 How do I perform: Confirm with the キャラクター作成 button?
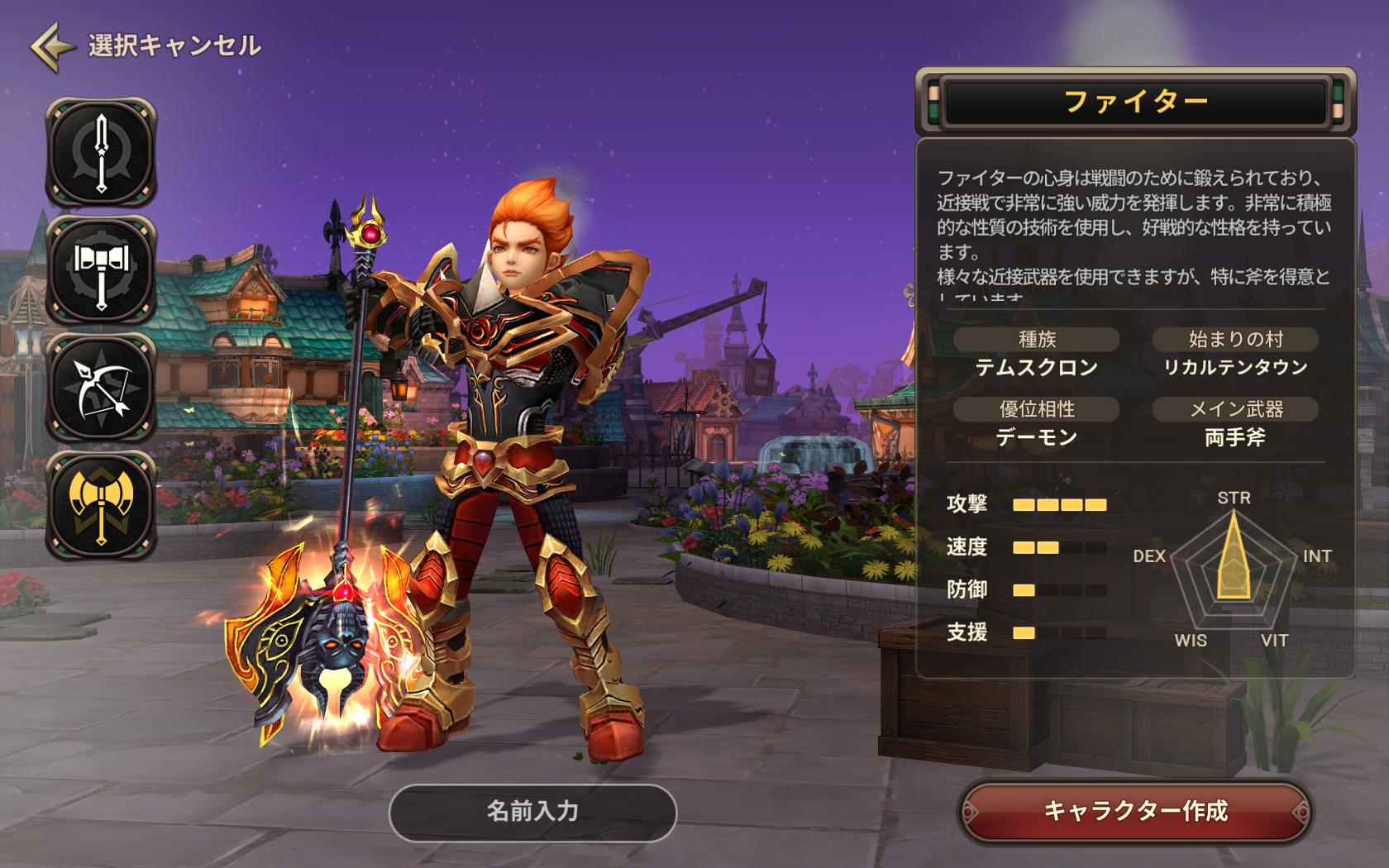click(x=1135, y=811)
